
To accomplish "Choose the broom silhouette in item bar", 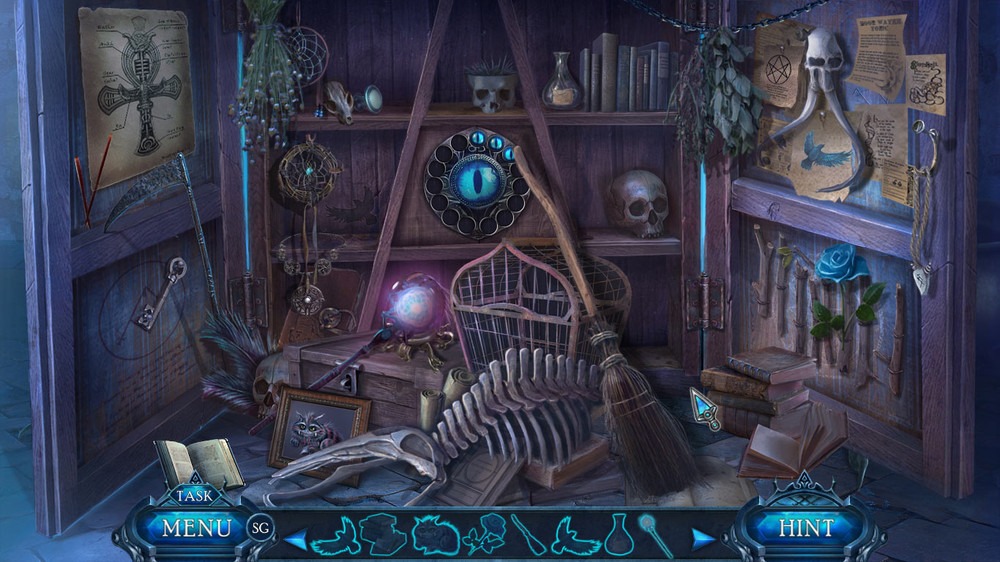I will [528, 535].
